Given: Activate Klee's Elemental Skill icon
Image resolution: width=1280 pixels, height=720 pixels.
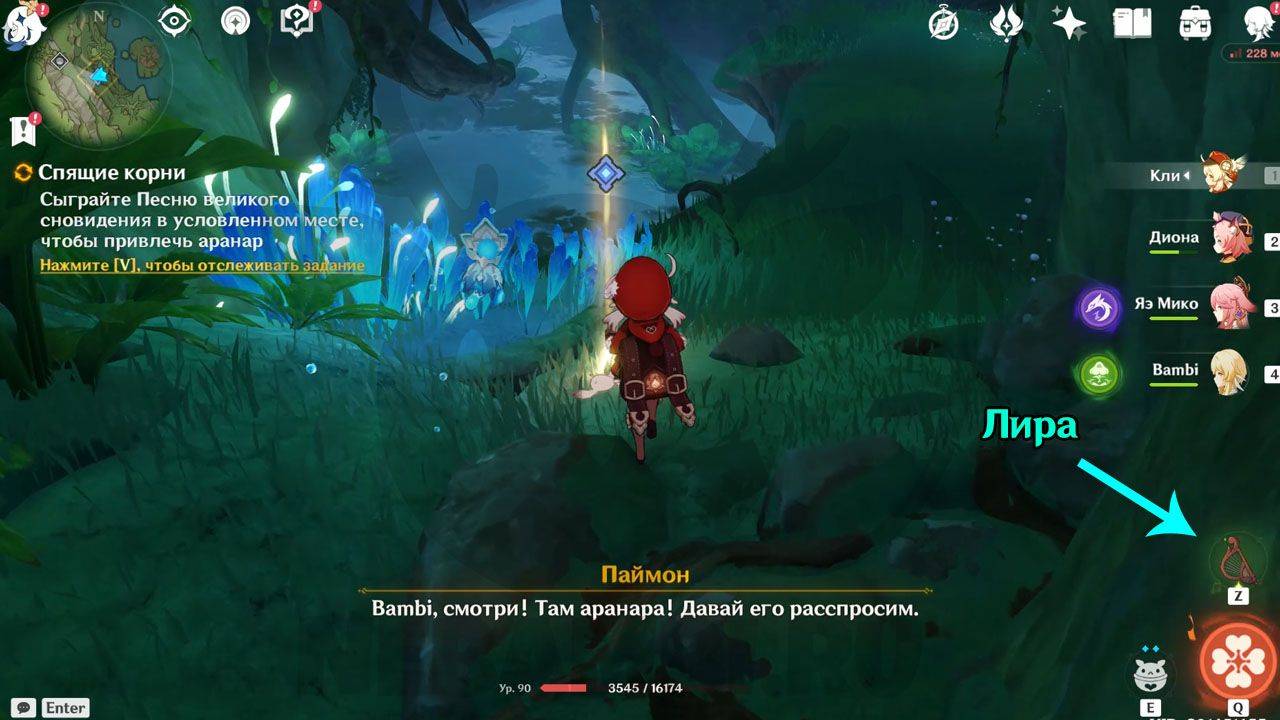Looking at the screenshot, I should 1151,675.
